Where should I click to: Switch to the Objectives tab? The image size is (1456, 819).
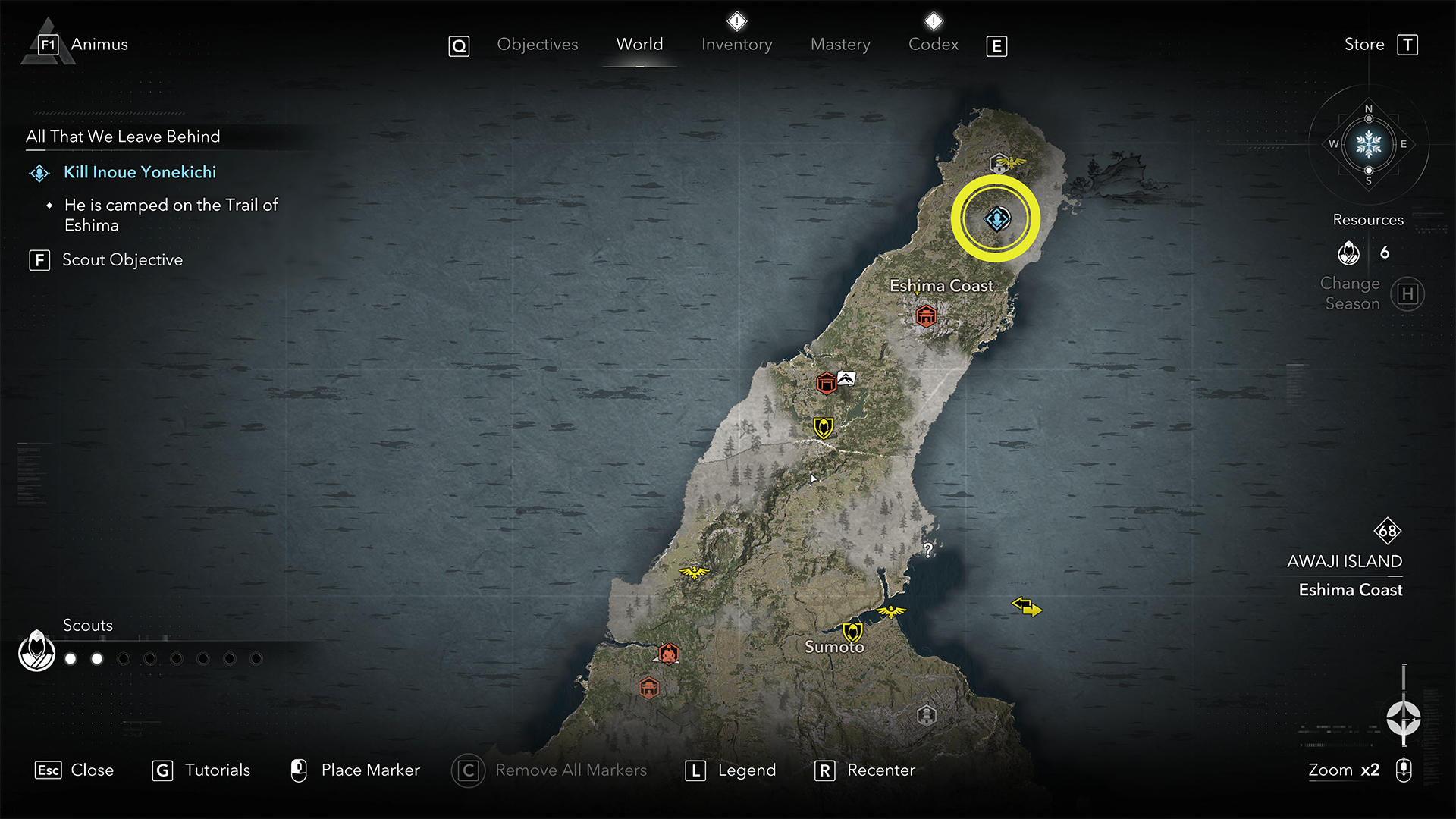[537, 45]
